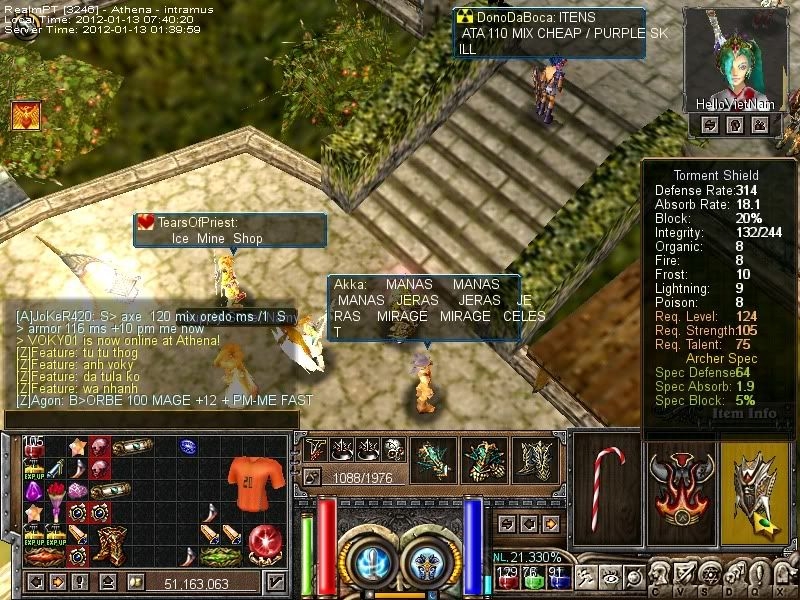
Task: Use the red health potion on the belt
Action: point(508,582)
